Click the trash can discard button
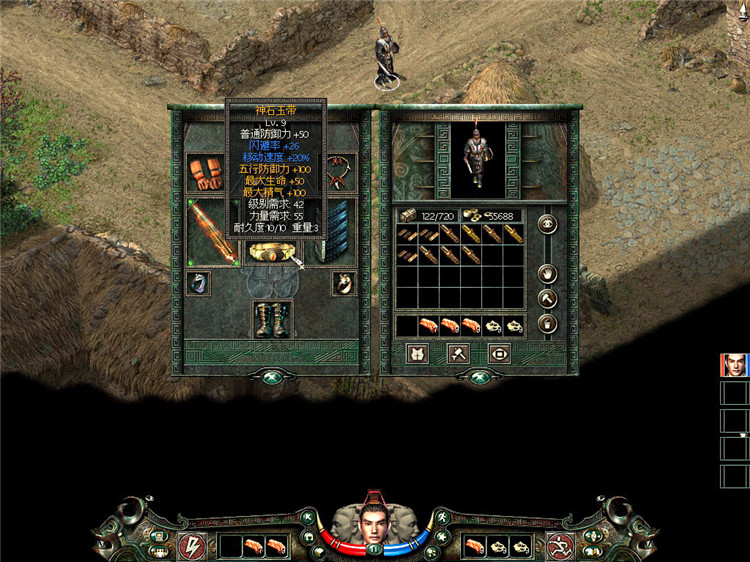This screenshot has height=562, width=750. pos(546,323)
